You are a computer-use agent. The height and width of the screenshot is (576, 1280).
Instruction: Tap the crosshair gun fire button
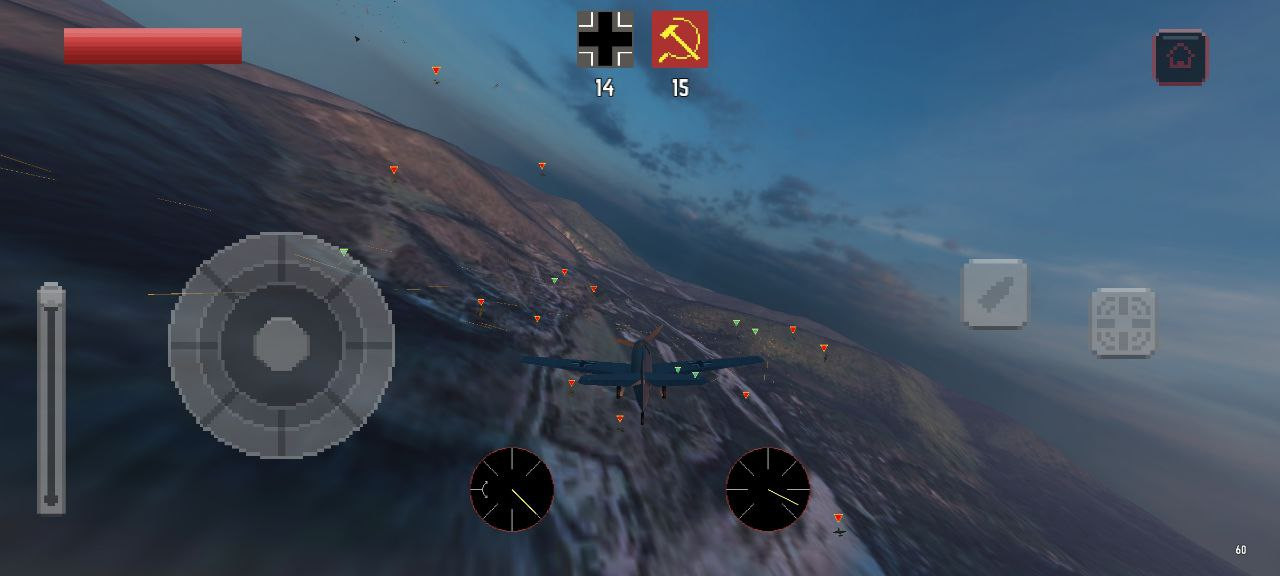pos(1122,323)
